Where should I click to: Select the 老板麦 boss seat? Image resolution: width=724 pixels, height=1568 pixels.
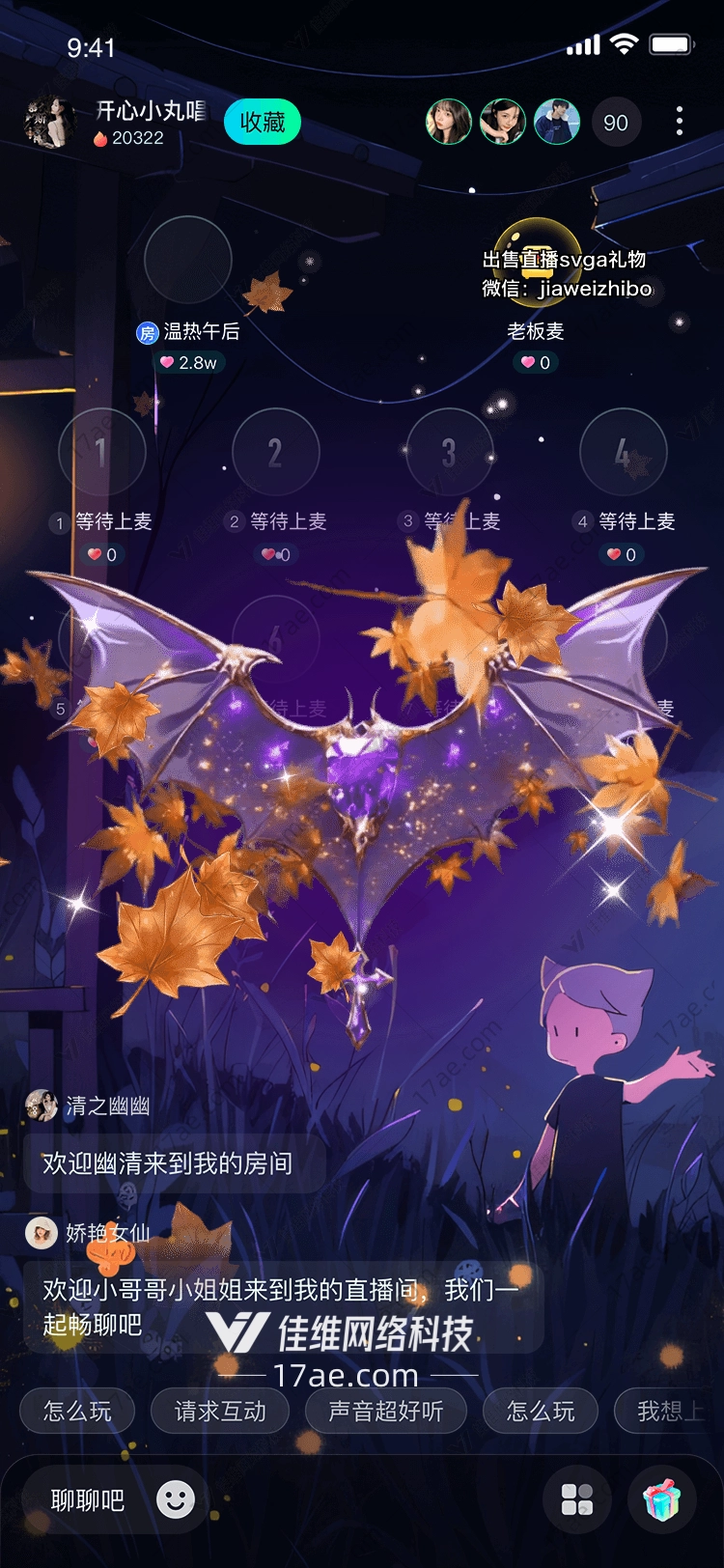(537, 261)
